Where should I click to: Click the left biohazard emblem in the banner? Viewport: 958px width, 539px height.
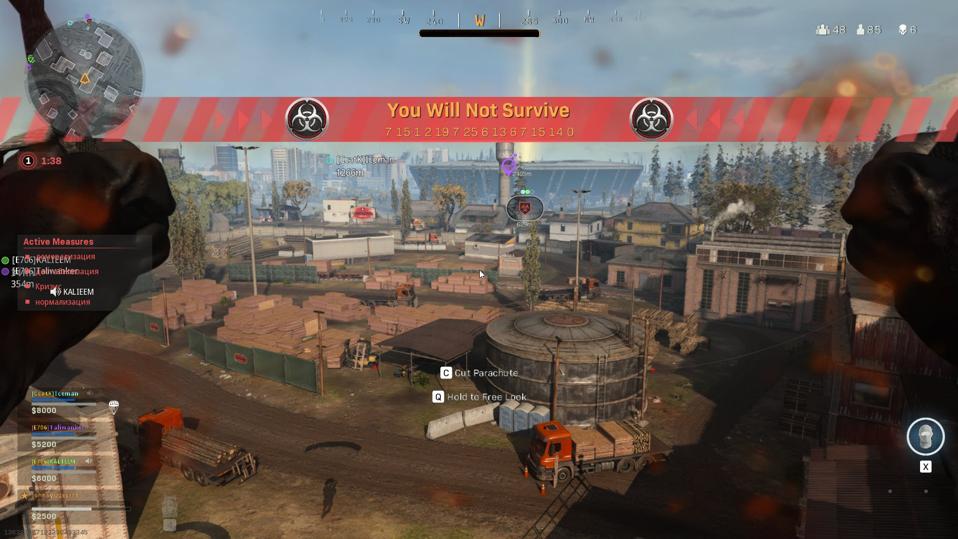coord(307,119)
